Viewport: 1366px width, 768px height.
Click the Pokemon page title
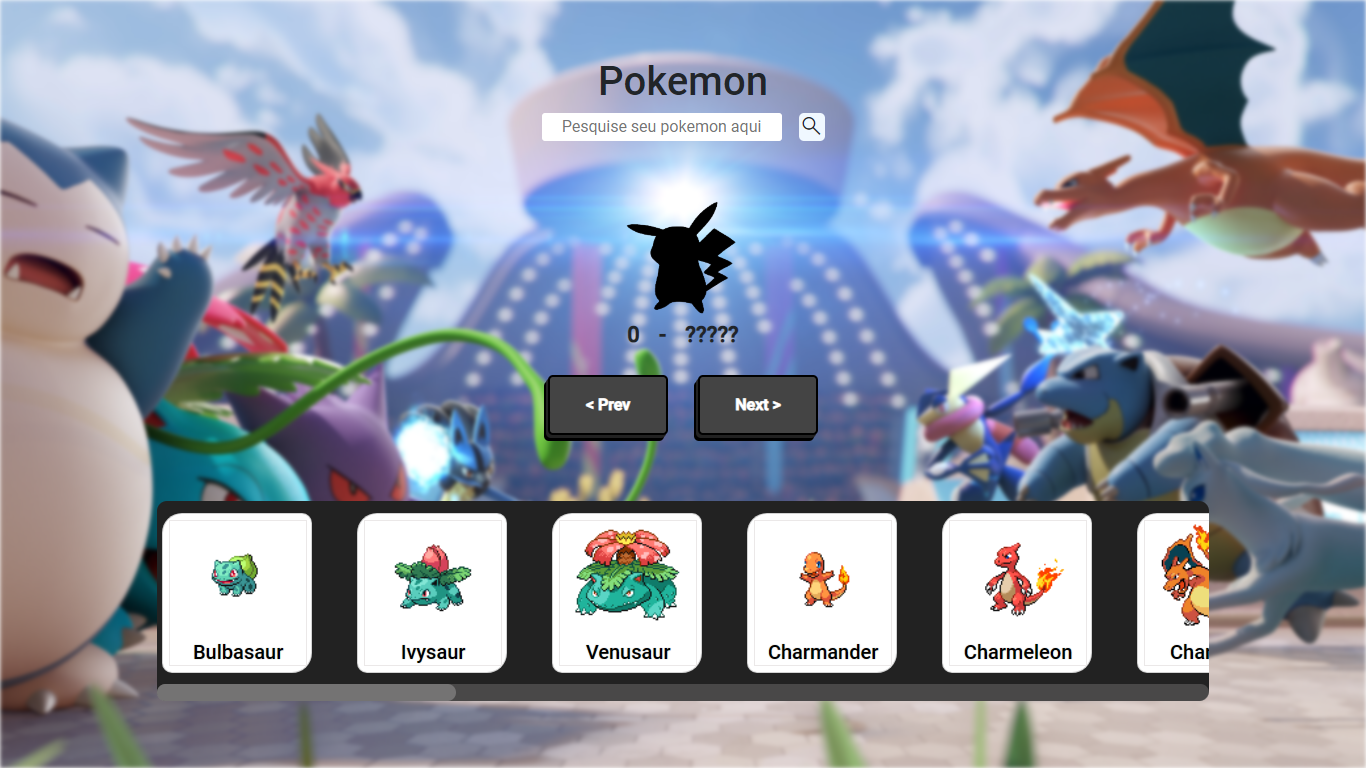pos(683,81)
